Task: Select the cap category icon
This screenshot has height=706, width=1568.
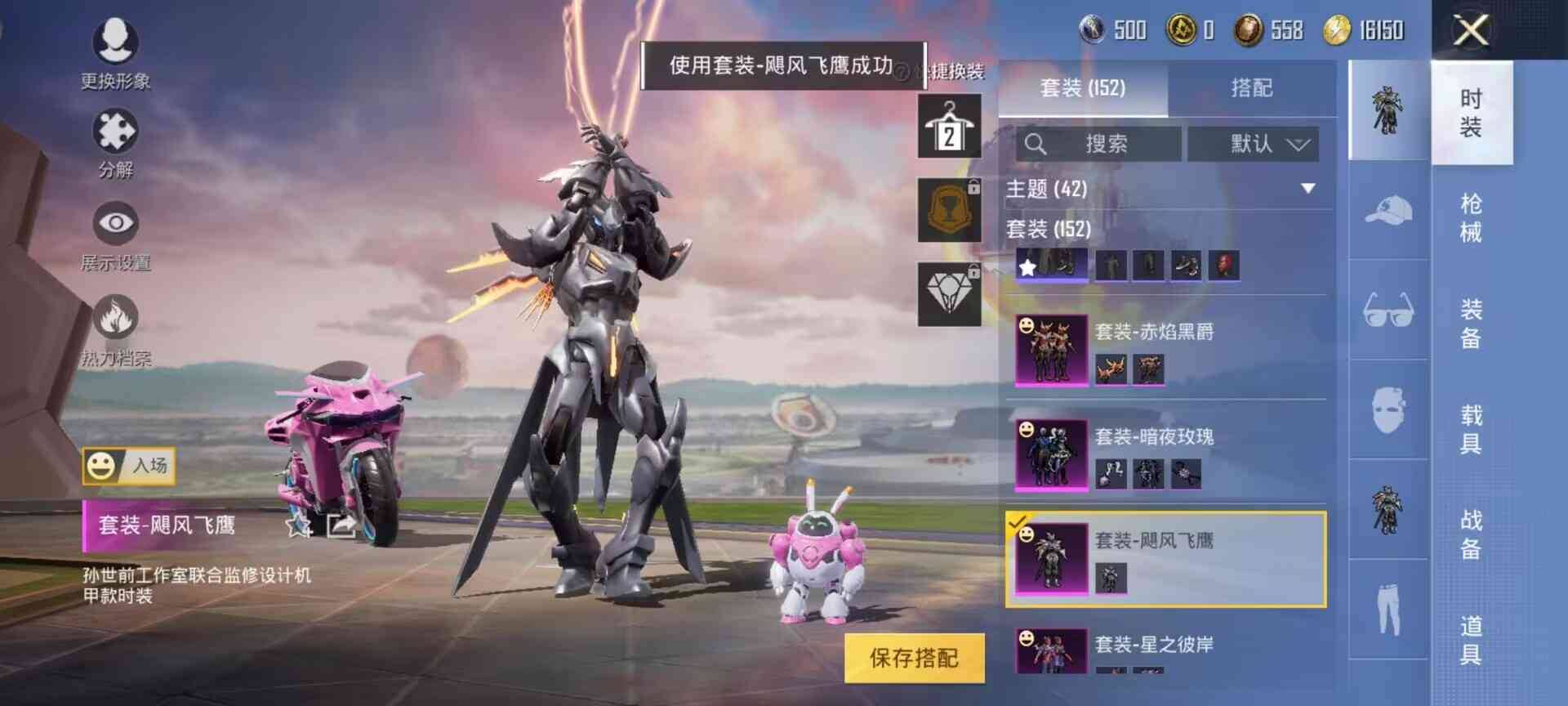Action: (1388, 208)
